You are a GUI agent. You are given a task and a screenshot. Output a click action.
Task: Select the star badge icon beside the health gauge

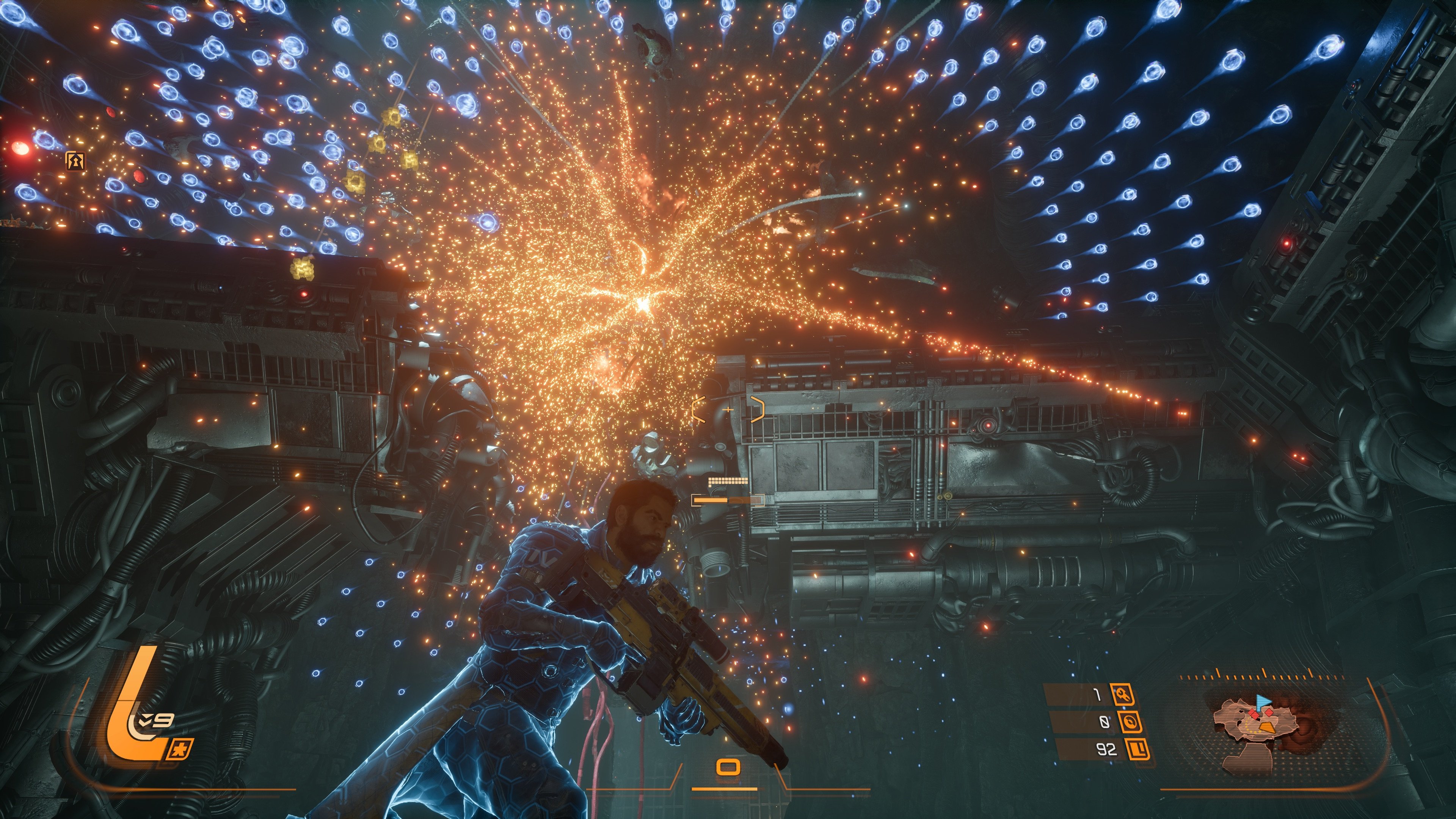[x=182, y=750]
